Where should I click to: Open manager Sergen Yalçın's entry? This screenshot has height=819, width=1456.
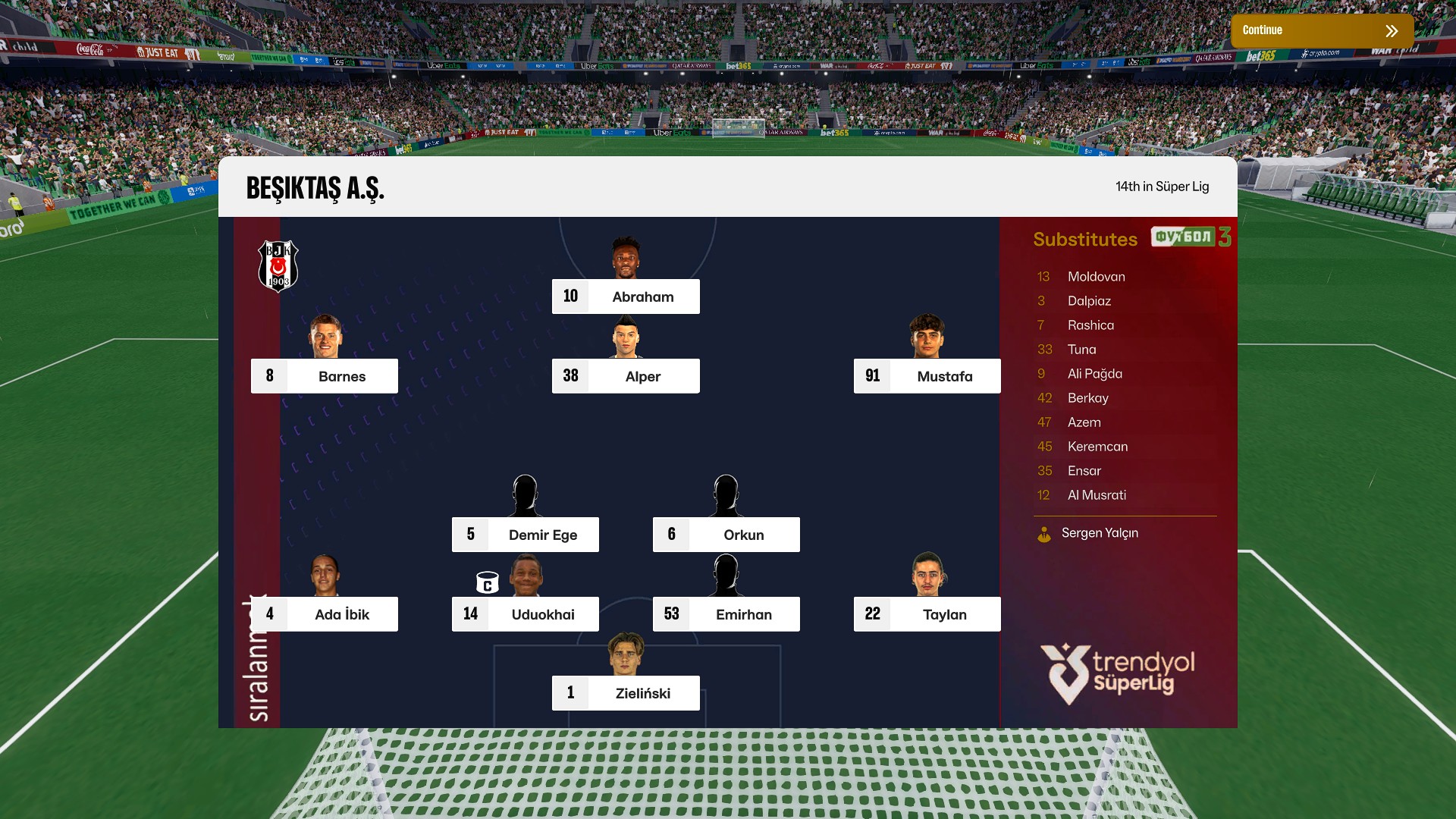tap(1099, 533)
